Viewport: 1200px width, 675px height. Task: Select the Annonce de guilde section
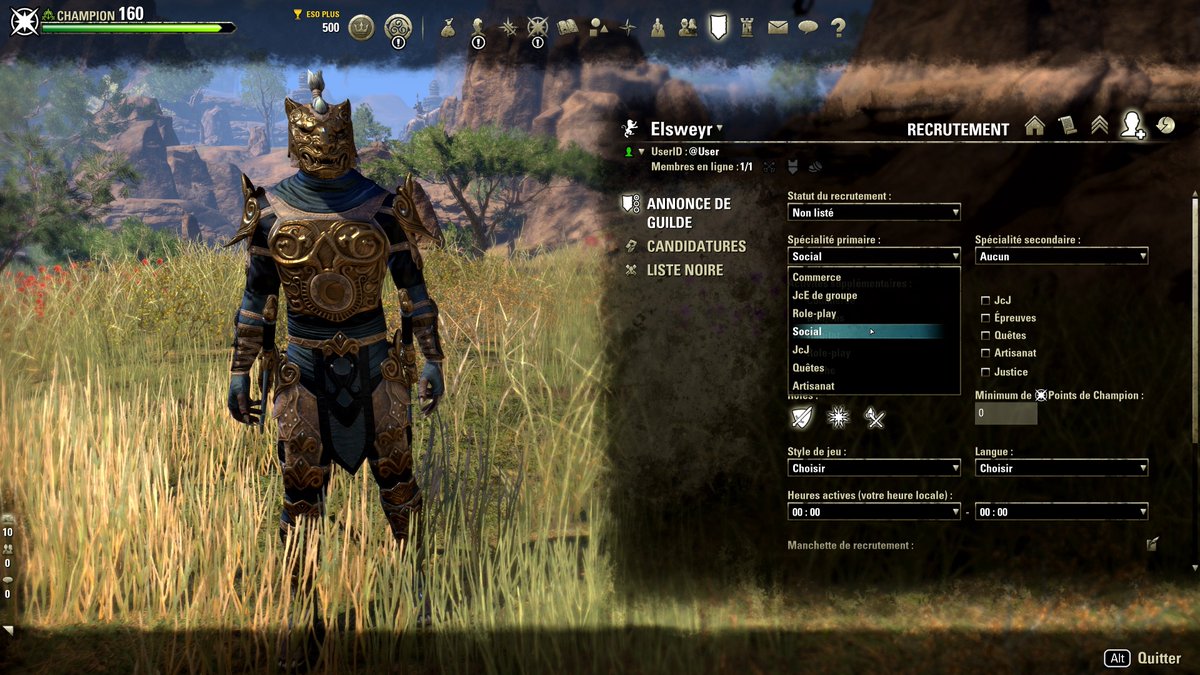[688, 212]
